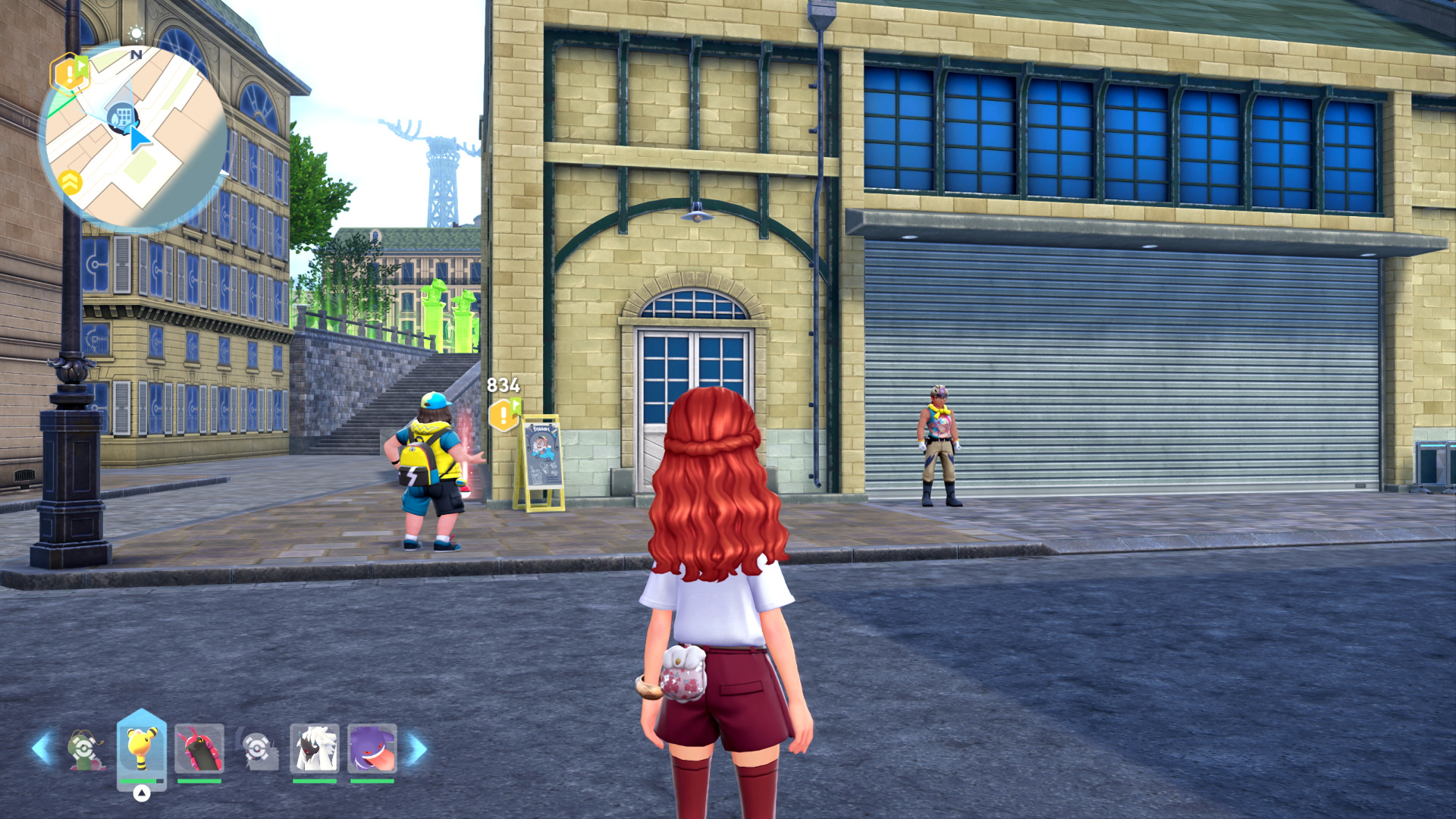The height and width of the screenshot is (819, 1456).
Task: Open the circular minimap
Action: pyautogui.click(x=135, y=136)
